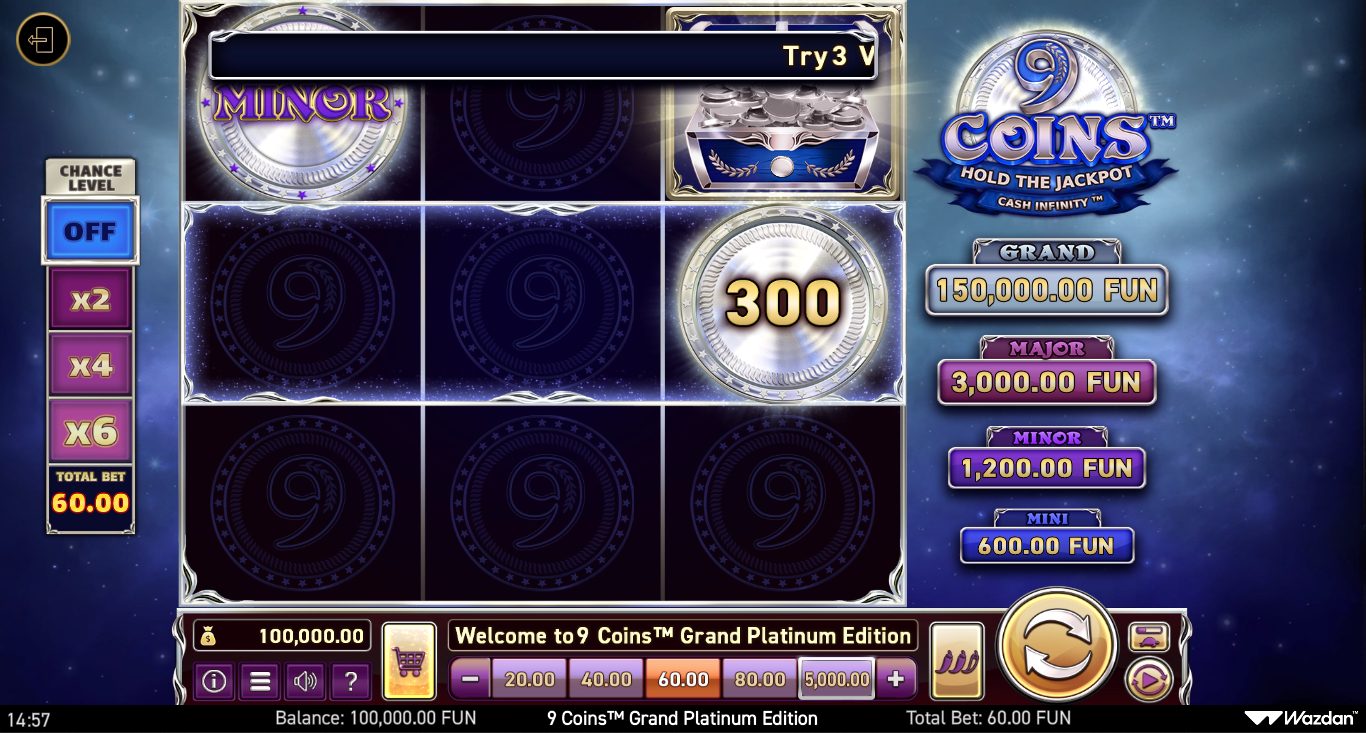This screenshot has width=1366, height=733.
Task: Enable the x4 Chance Level
Action: point(90,364)
